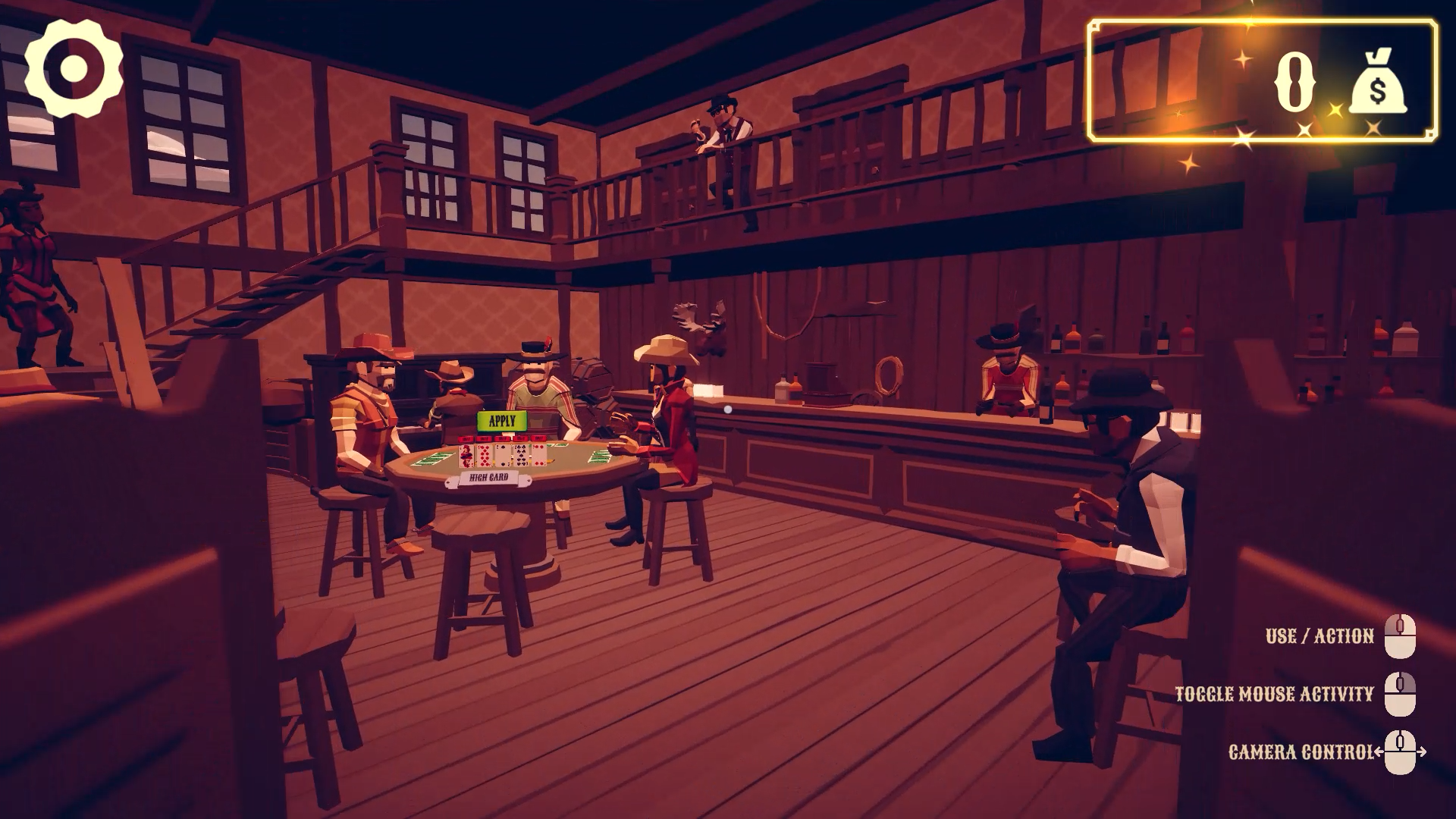
Task: Toggle HOLD above the last card
Action: pyautogui.click(x=538, y=438)
